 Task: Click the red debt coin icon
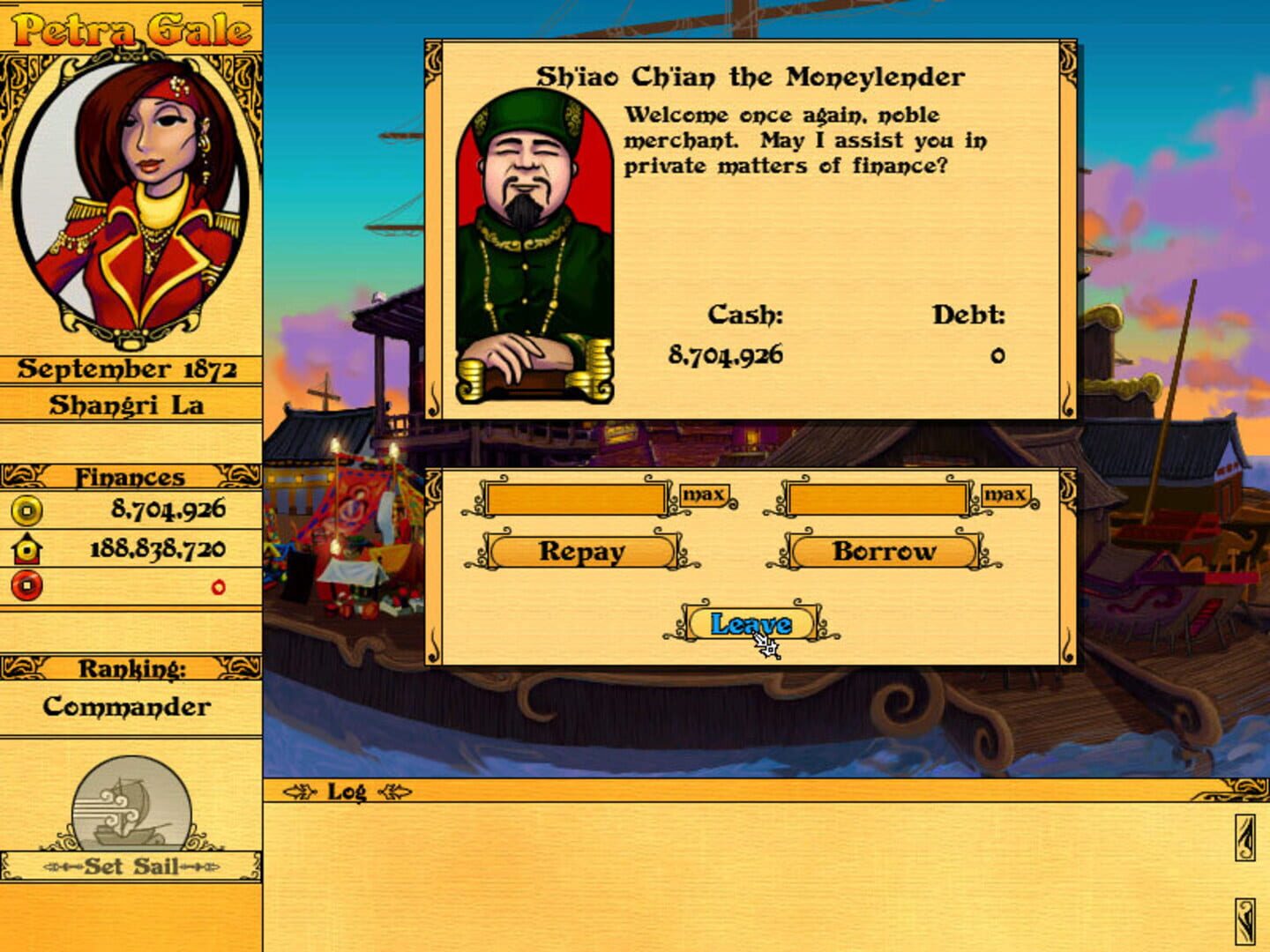(23, 582)
